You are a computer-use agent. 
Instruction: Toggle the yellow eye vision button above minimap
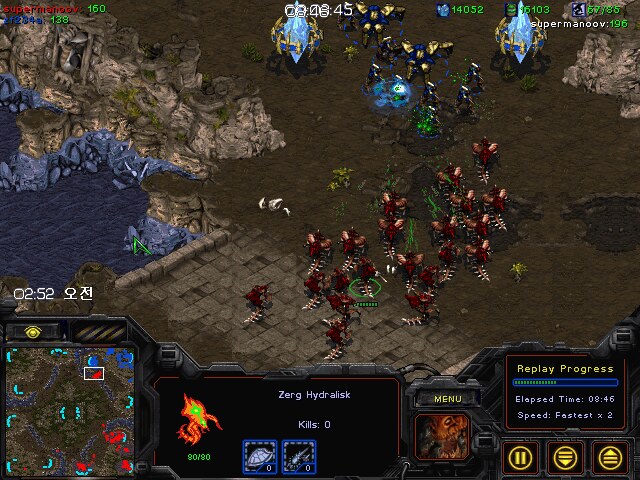[33, 331]
